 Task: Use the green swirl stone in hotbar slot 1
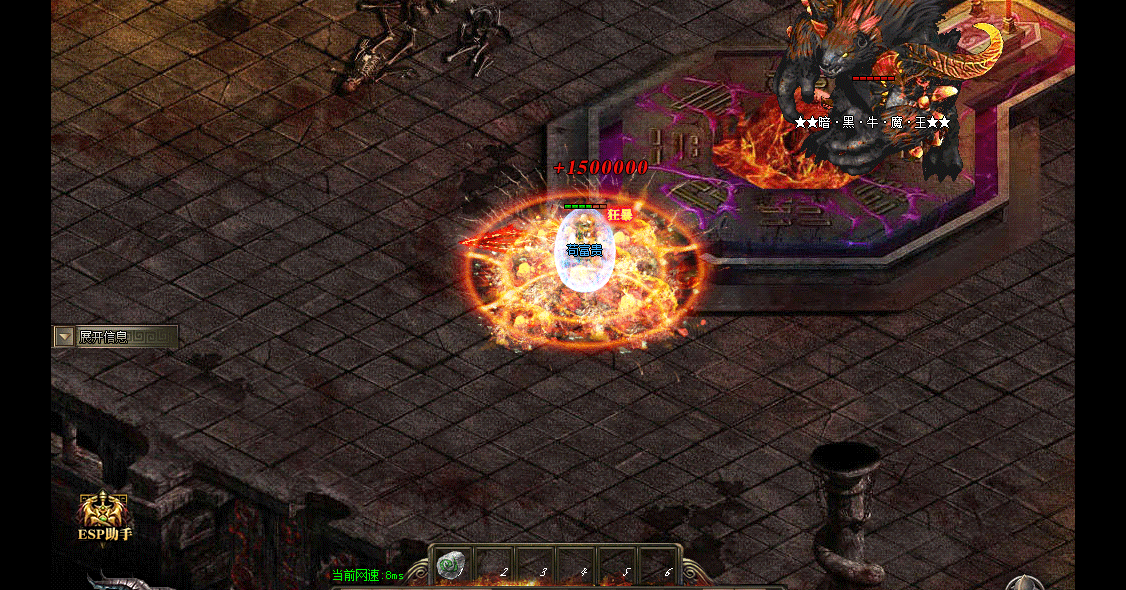[x=452, y=566]
